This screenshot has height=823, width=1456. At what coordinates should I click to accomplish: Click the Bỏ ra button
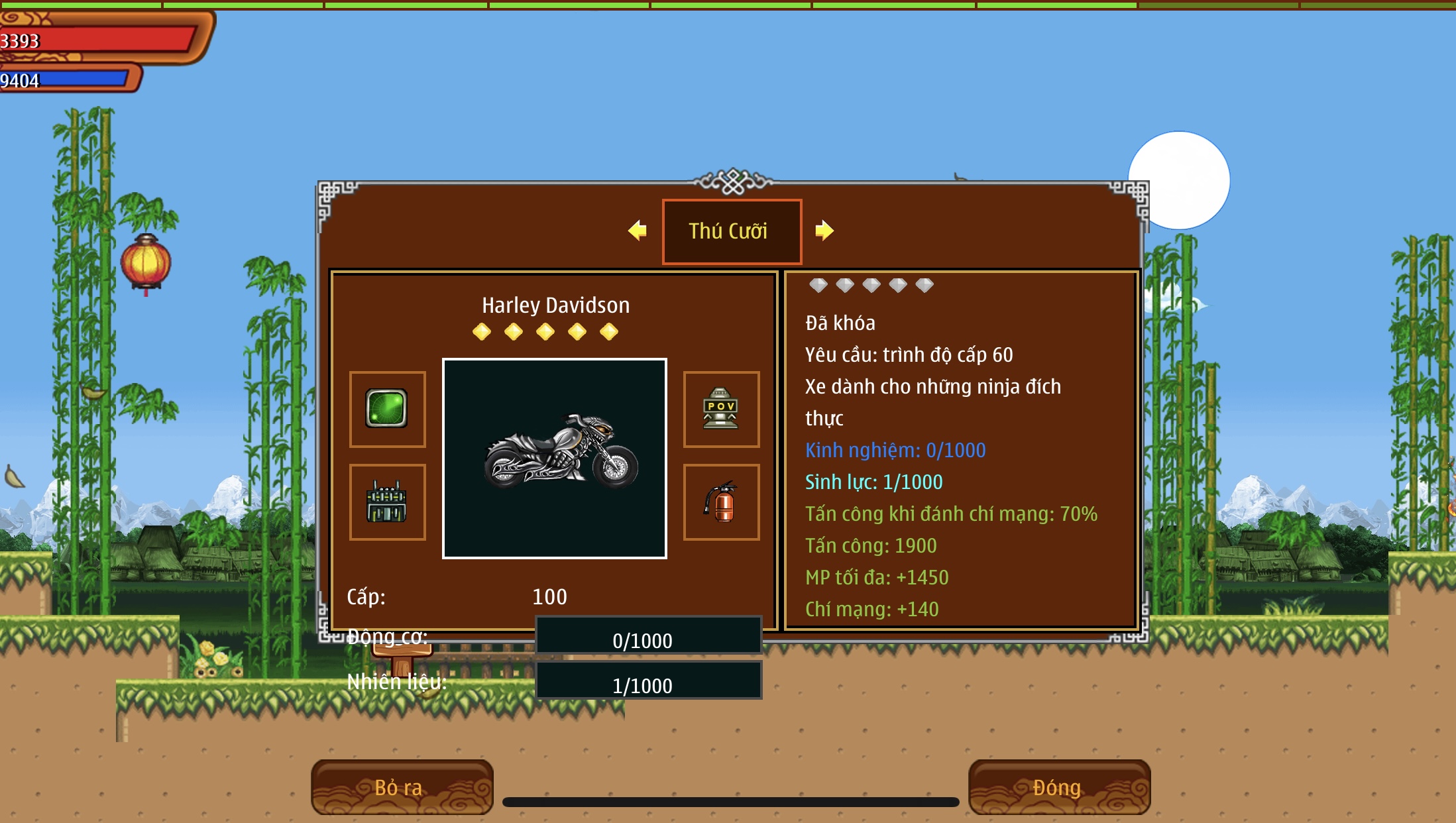click(x=402, y=787)
